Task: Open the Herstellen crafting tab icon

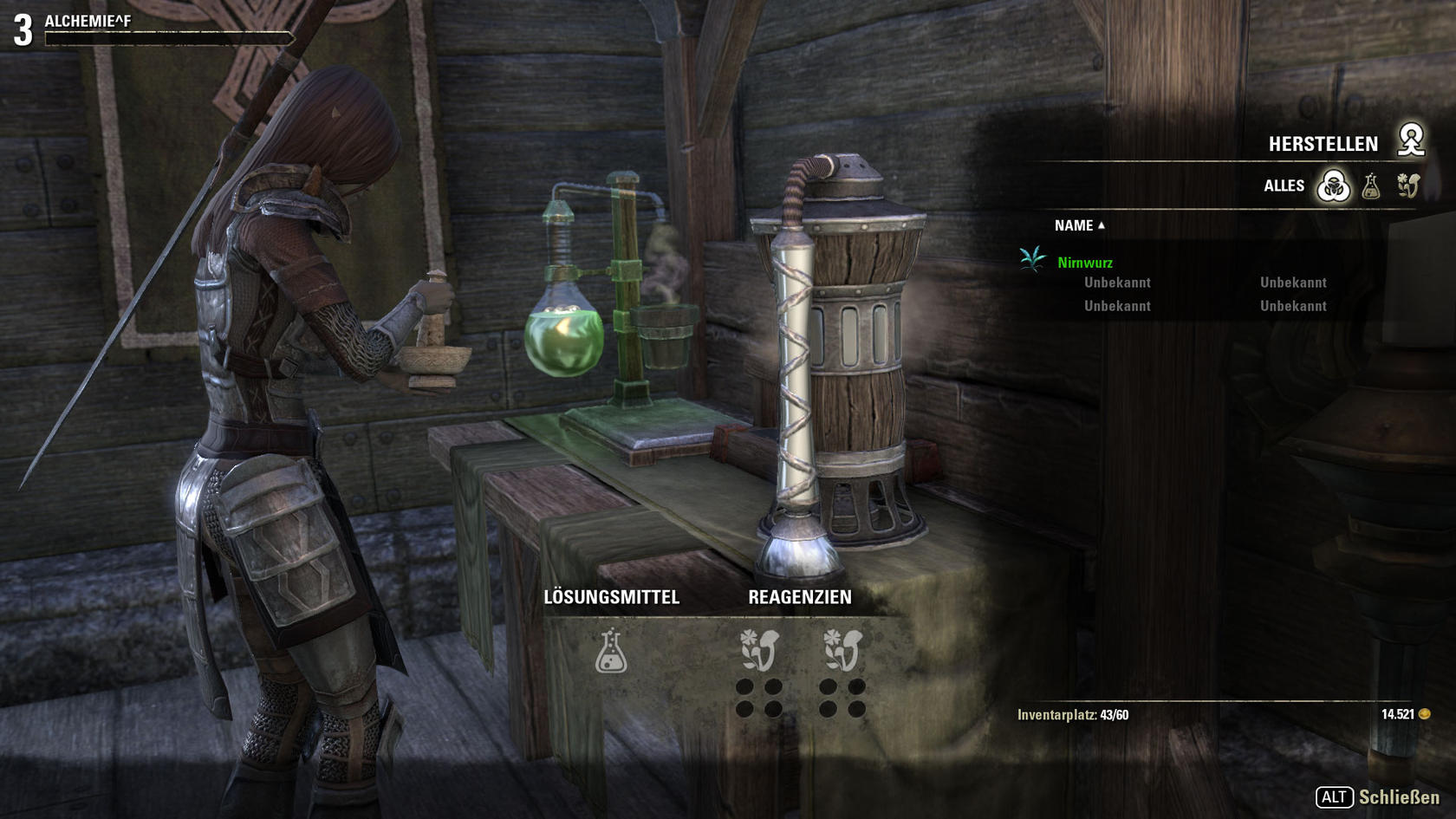Action: [1411, 140]
